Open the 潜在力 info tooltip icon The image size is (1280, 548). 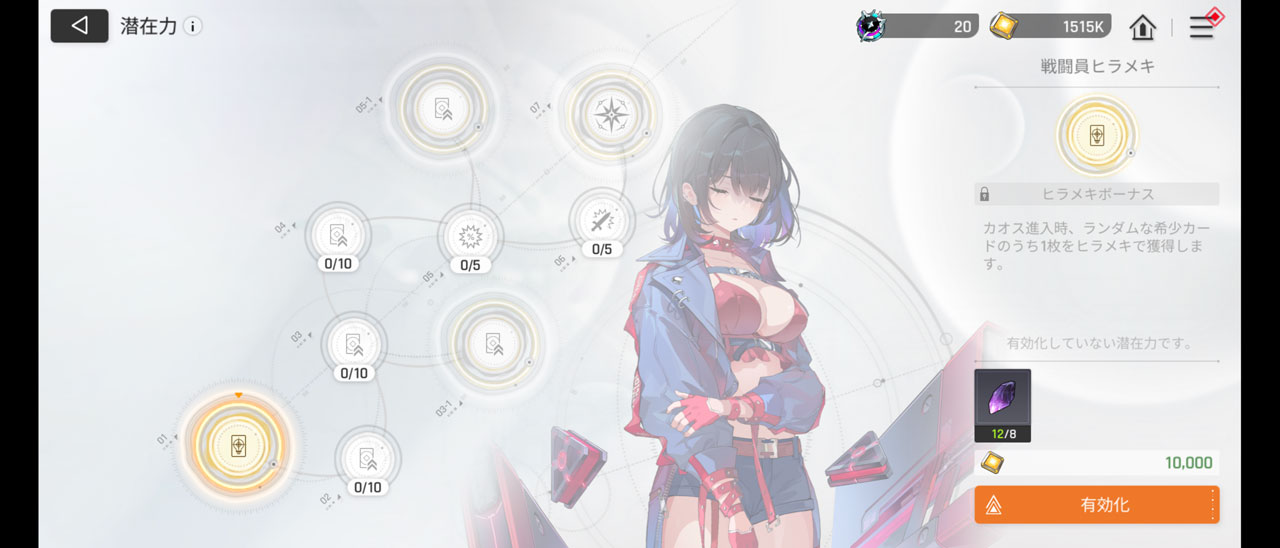tap(192, 26)
